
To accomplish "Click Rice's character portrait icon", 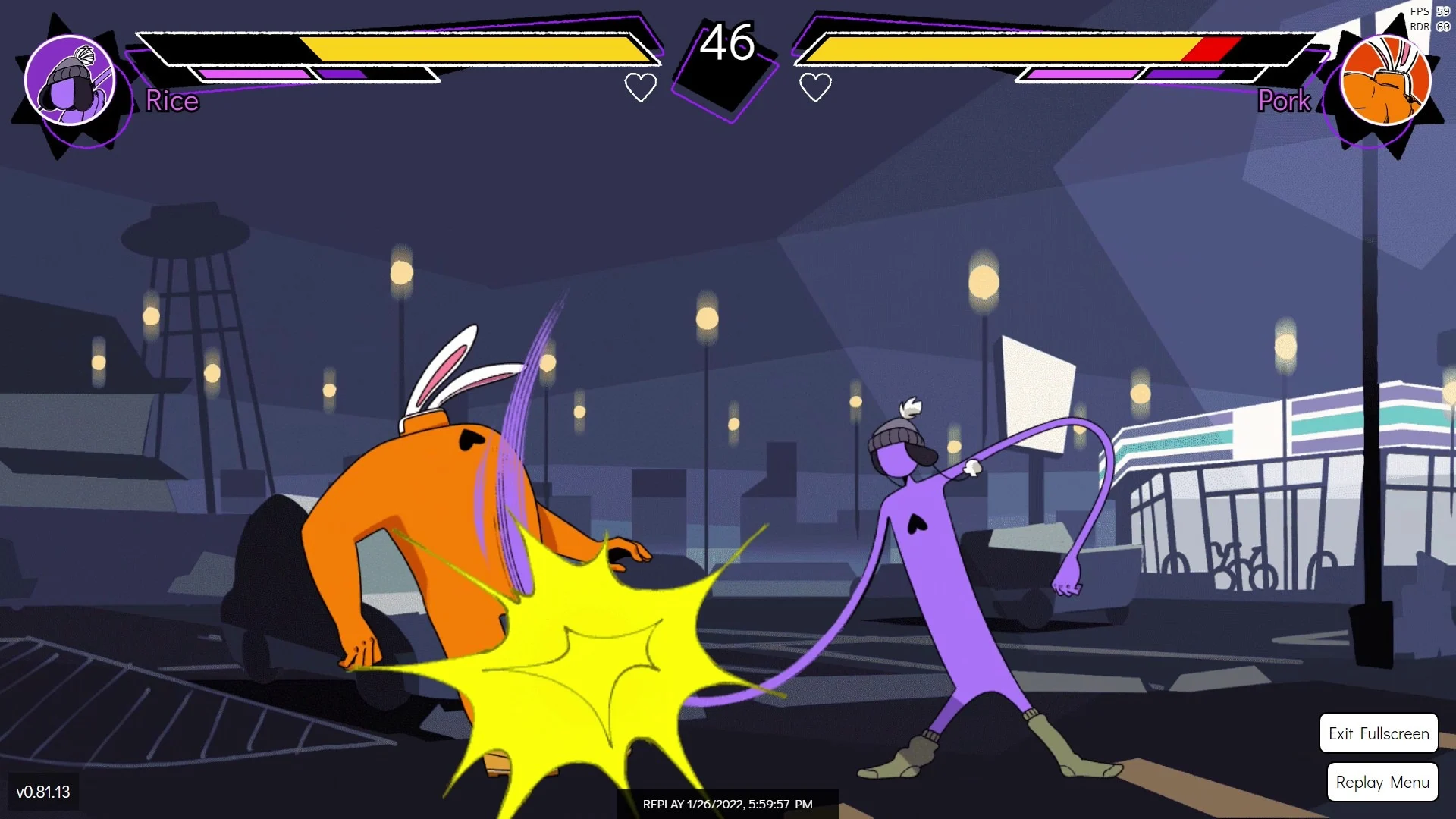I will coord(72,80).
